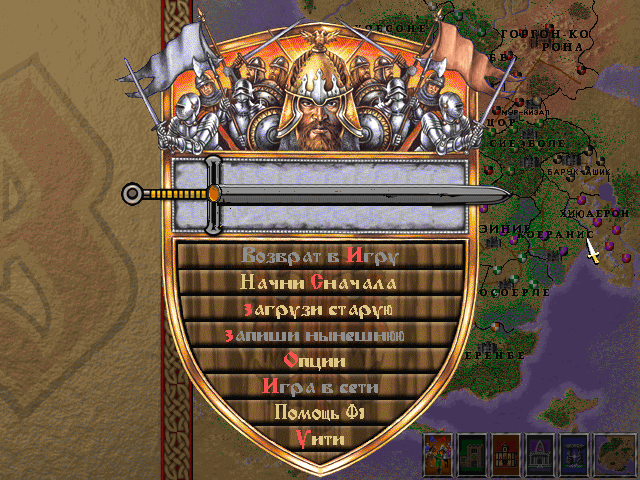
Task: Click 'Уйти' to quit the game
Action: click(319, 438)
